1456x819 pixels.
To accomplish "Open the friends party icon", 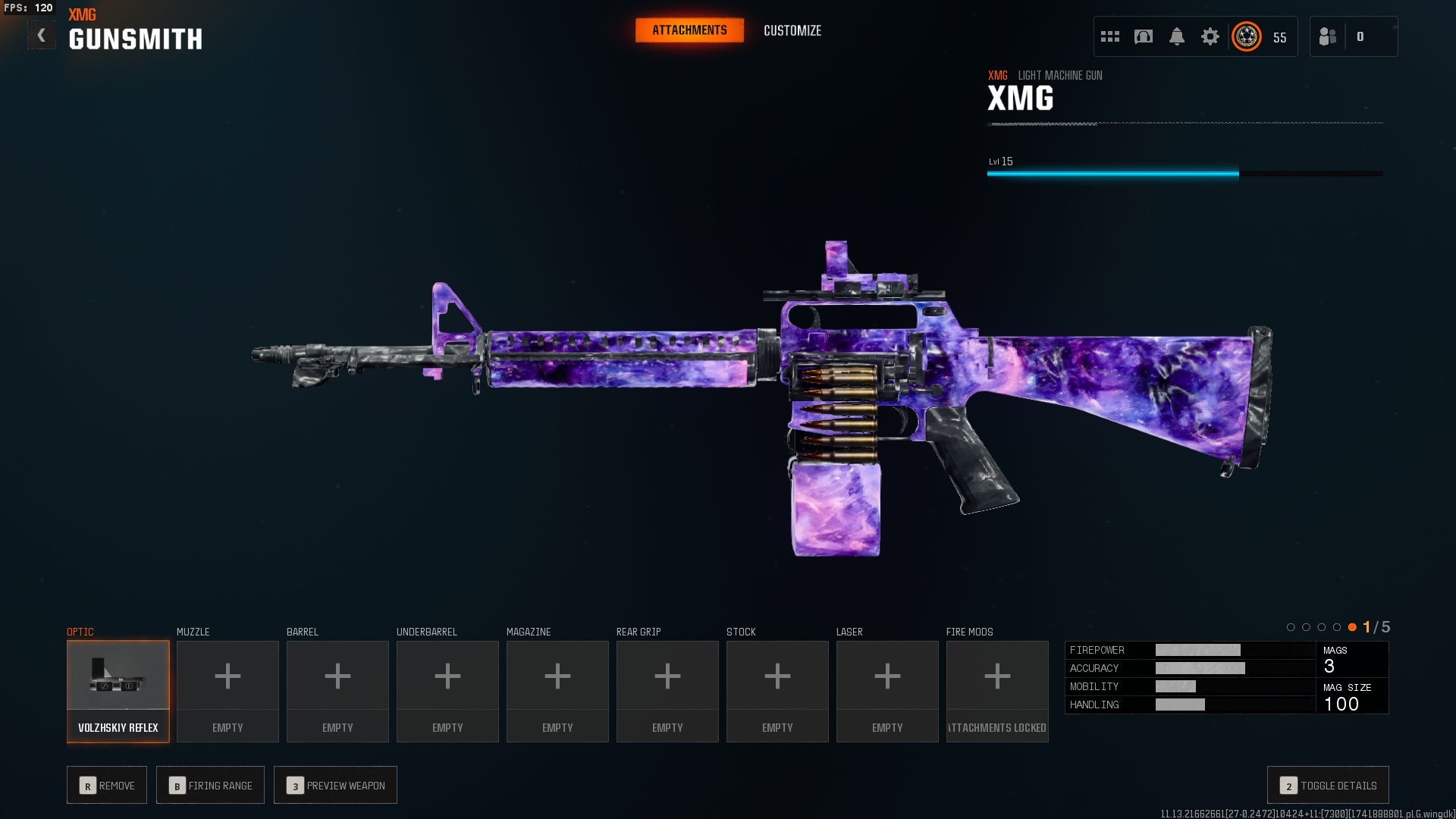I will [x=1328, y=36].
